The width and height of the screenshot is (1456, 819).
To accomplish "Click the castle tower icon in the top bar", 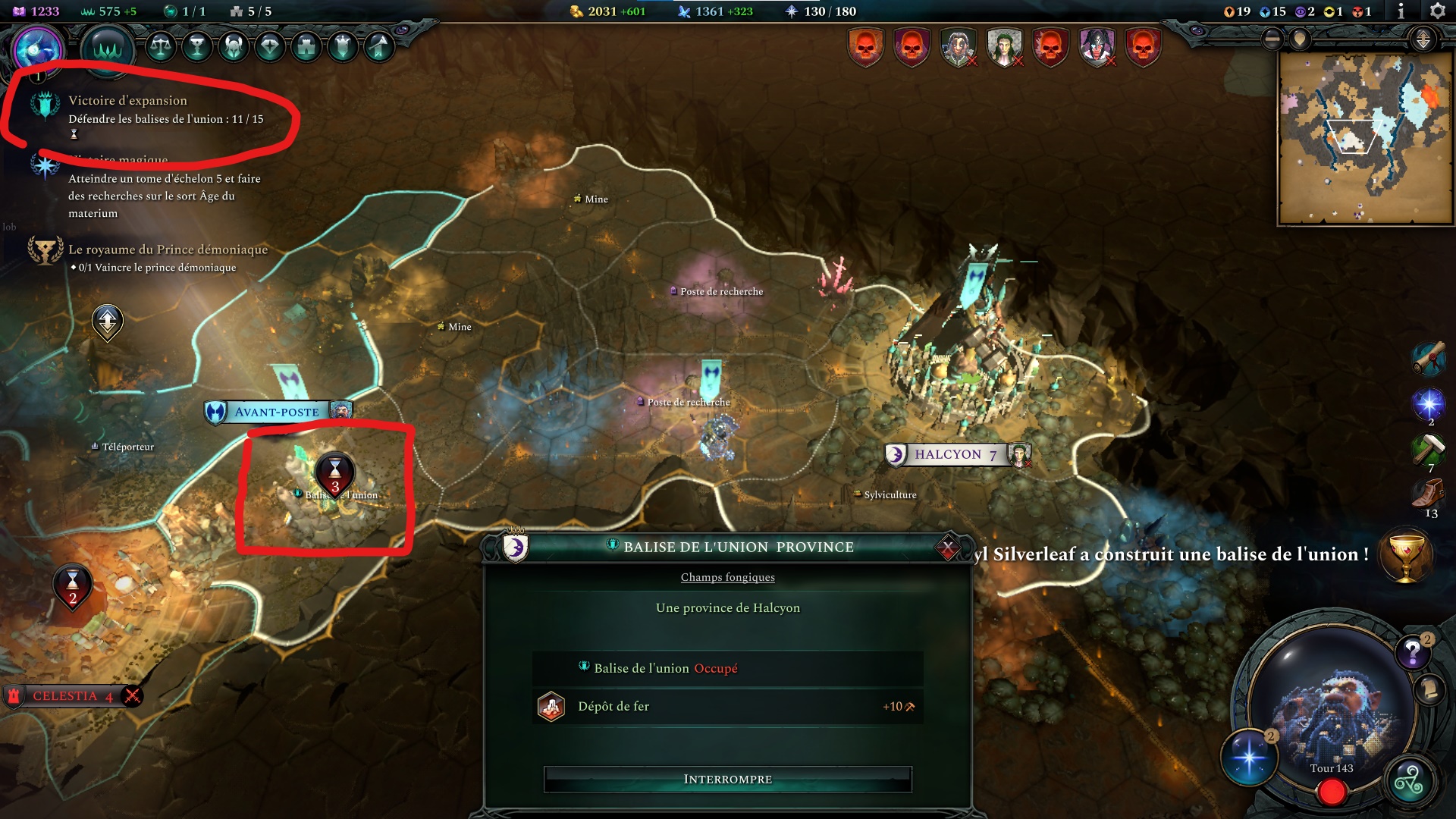I will [307, 48].
